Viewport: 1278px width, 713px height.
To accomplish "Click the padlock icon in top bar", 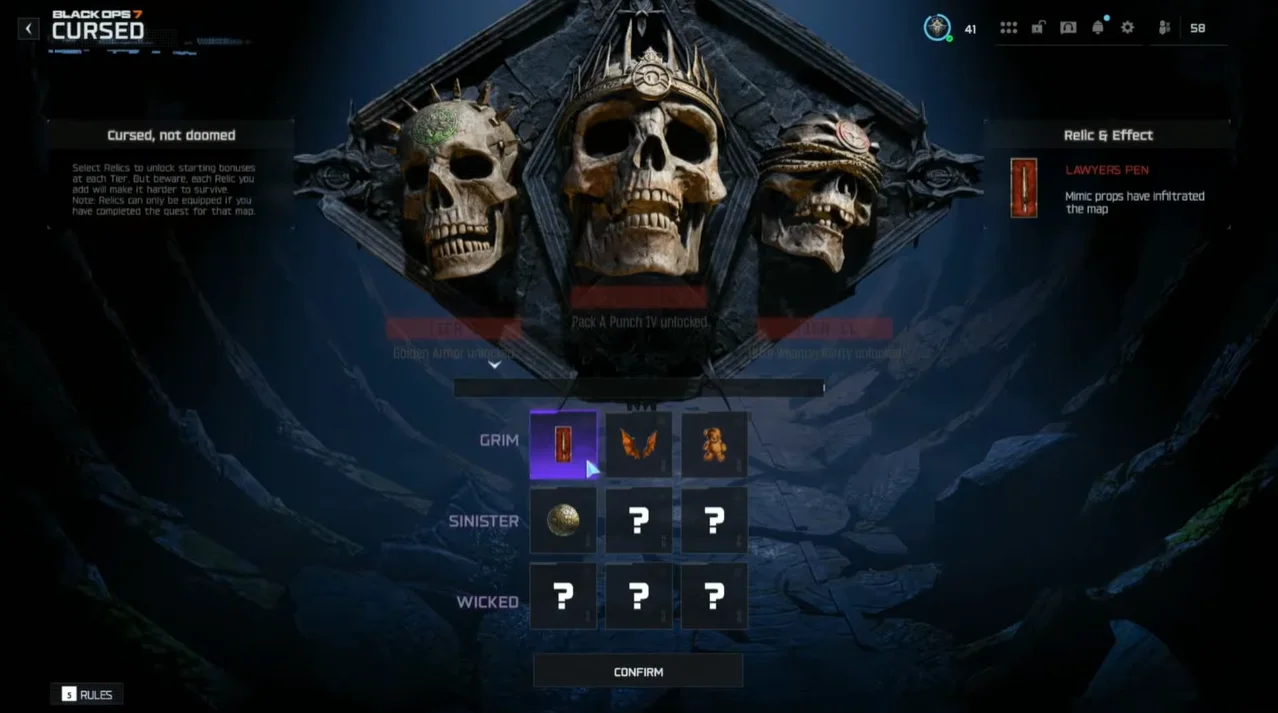I will (1038, 28).
